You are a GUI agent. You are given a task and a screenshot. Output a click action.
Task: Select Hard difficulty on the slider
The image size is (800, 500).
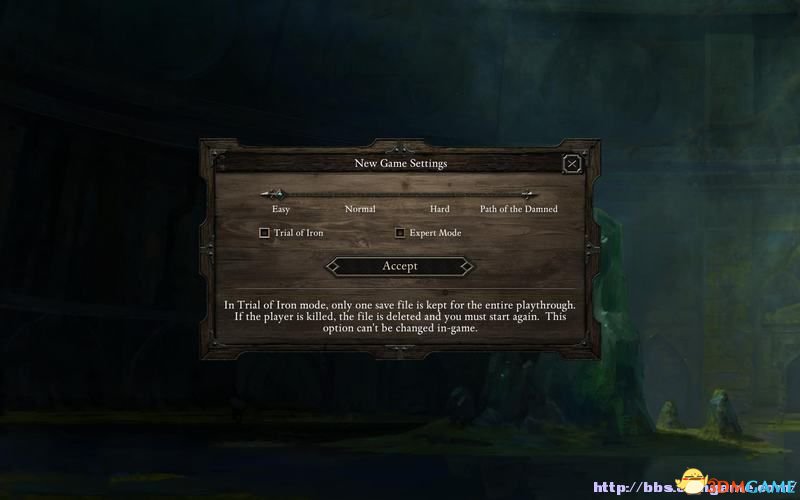point(440,195)
